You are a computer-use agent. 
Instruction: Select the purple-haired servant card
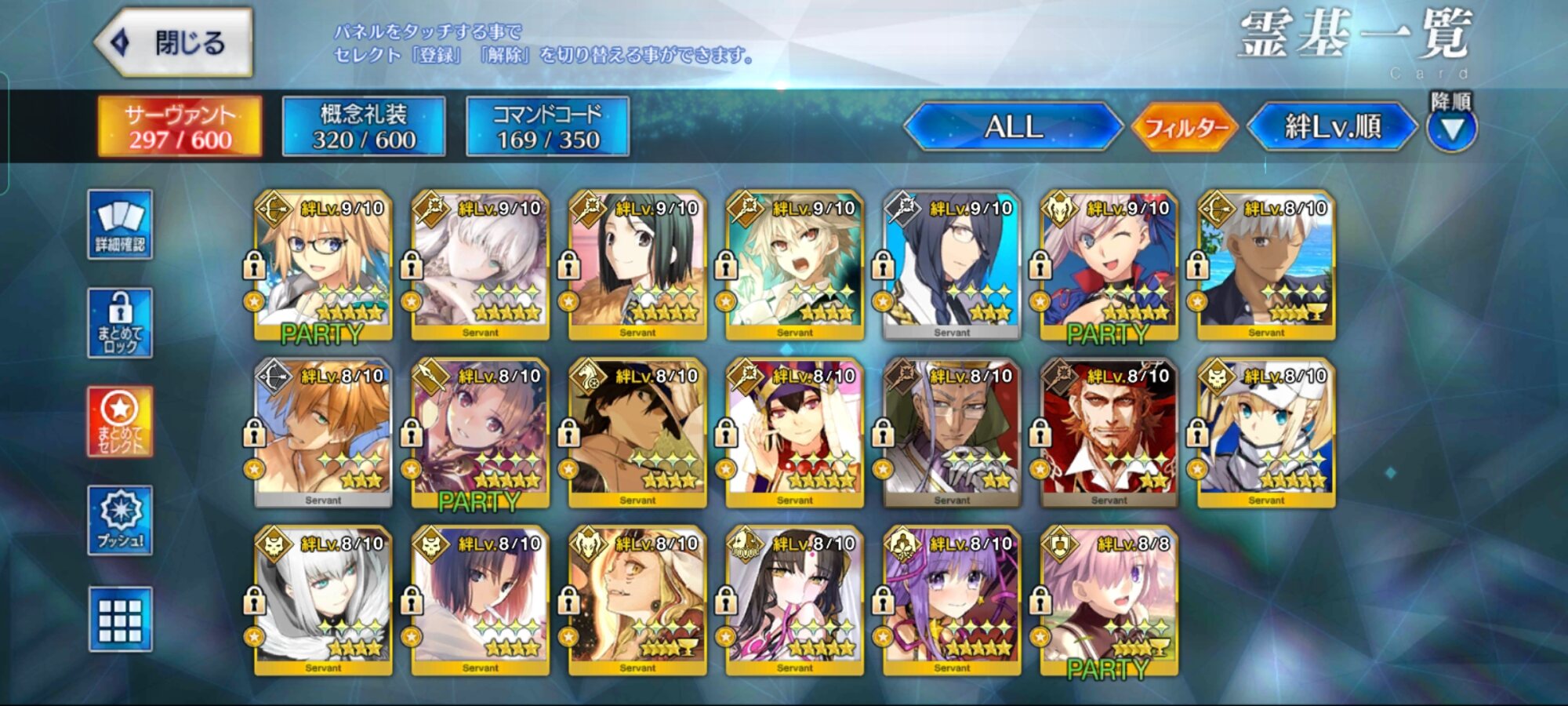coord(952,601)
